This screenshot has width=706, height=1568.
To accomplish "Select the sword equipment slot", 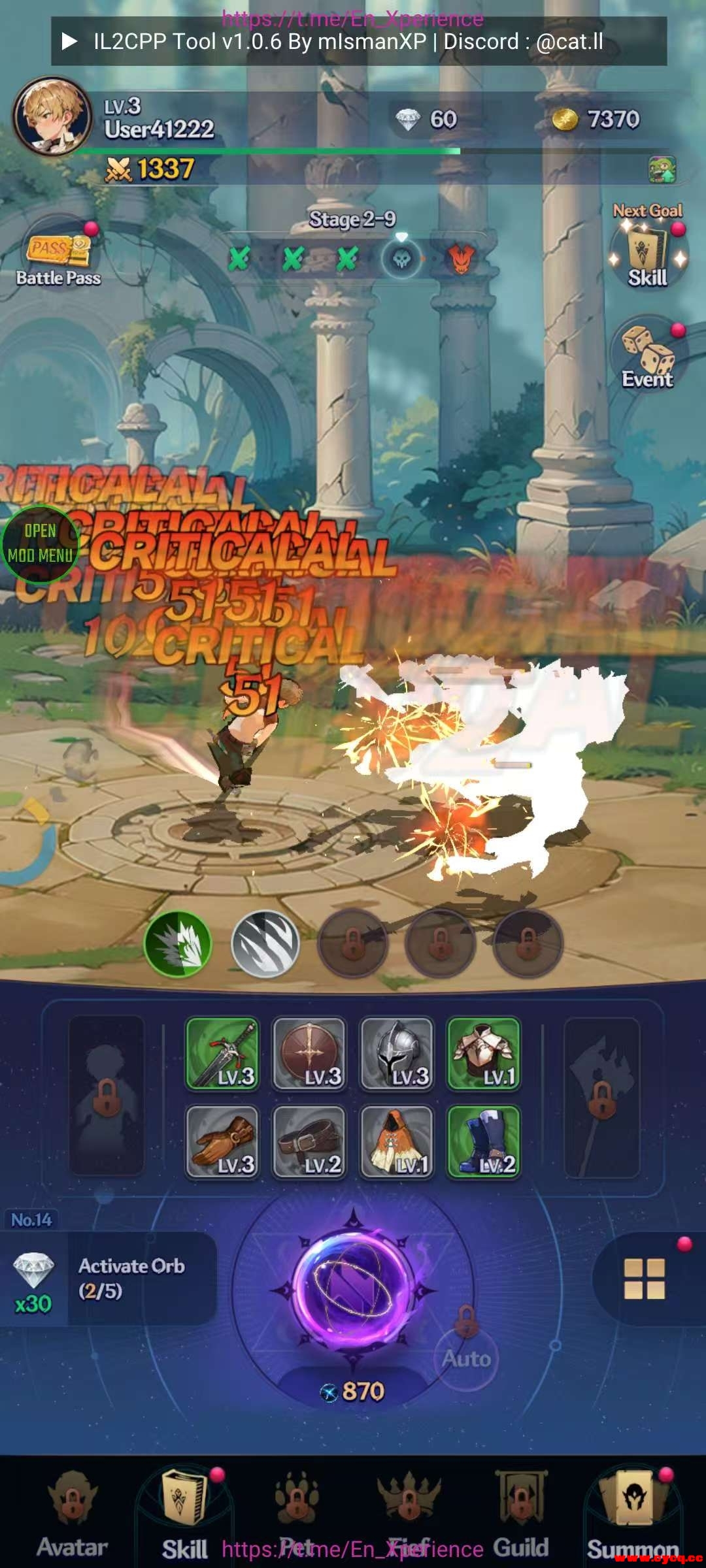I will tap(222, 1053).
